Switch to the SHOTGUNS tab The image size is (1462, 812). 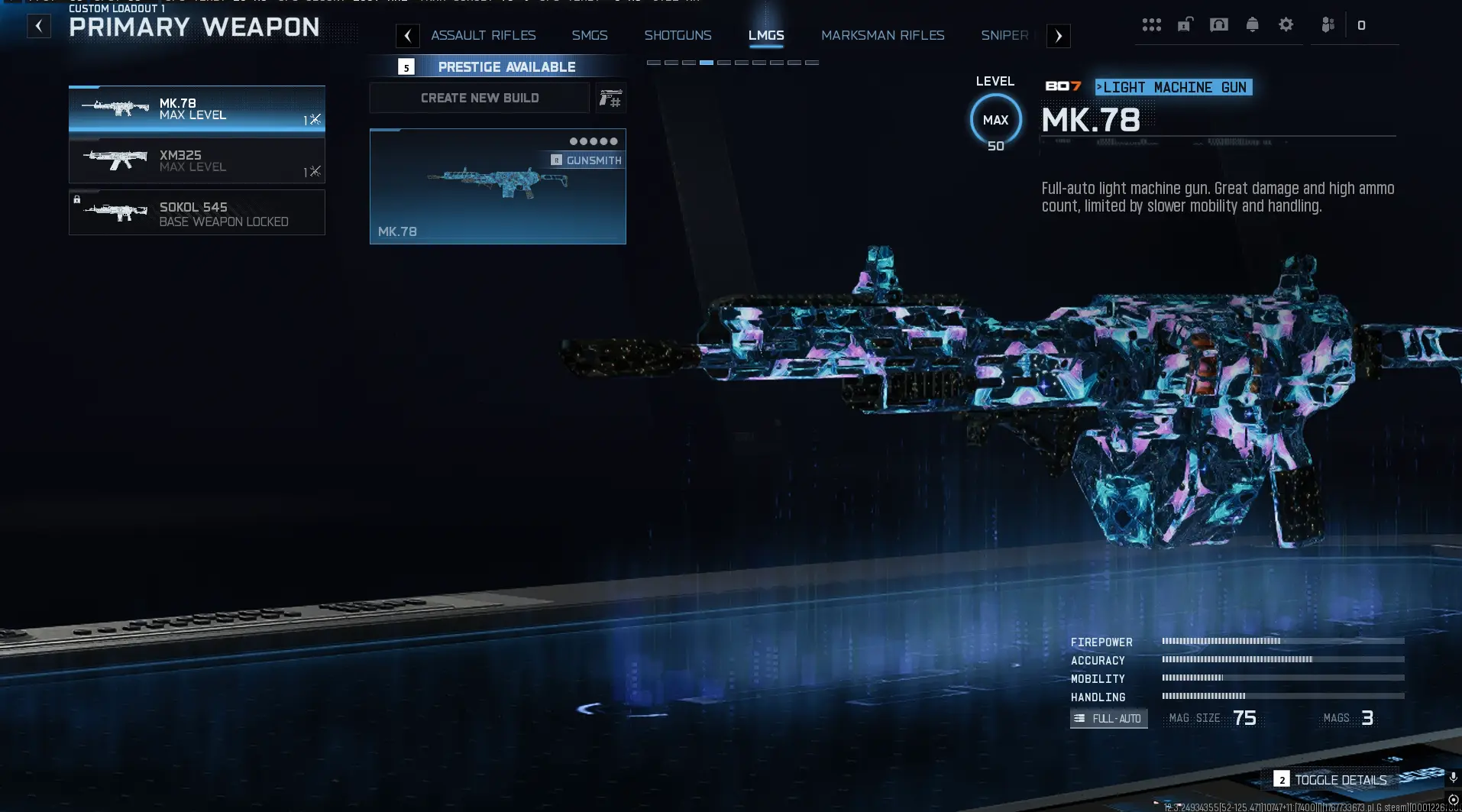coord(678,35)
